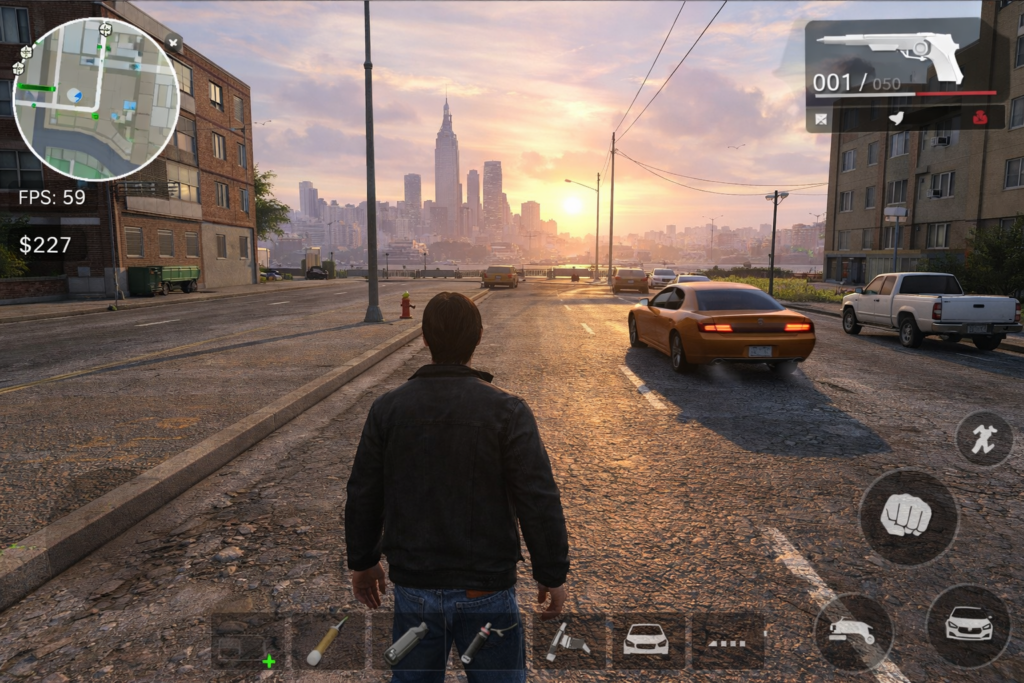The image size is (1024, 683).
Task: Tap the red icon in the weapon panel
Action: click(x=981, y=118)
